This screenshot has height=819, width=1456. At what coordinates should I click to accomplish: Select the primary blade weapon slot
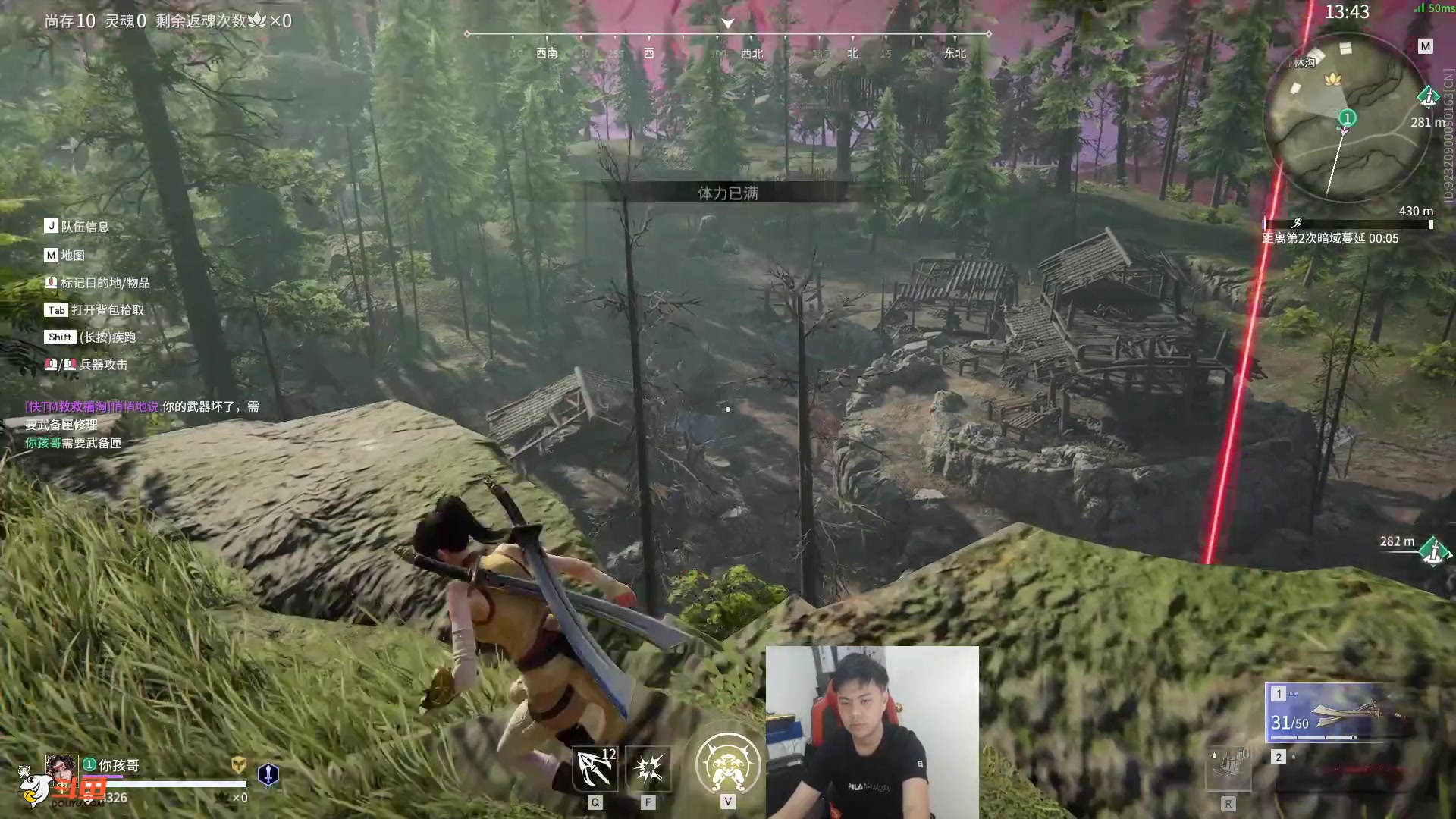tap(1338, 713)
